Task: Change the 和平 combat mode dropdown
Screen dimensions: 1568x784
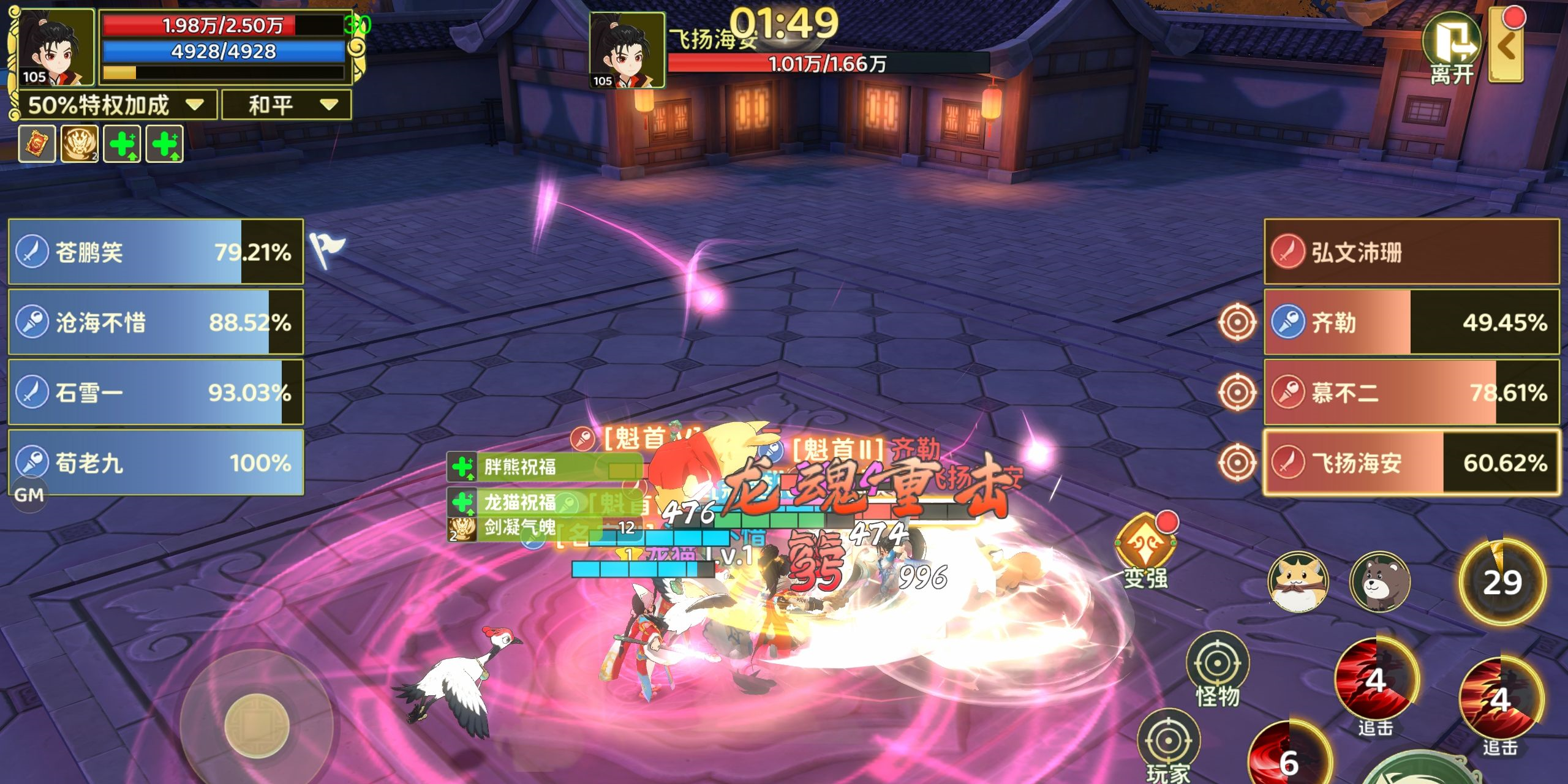Action: pos(287,105)
